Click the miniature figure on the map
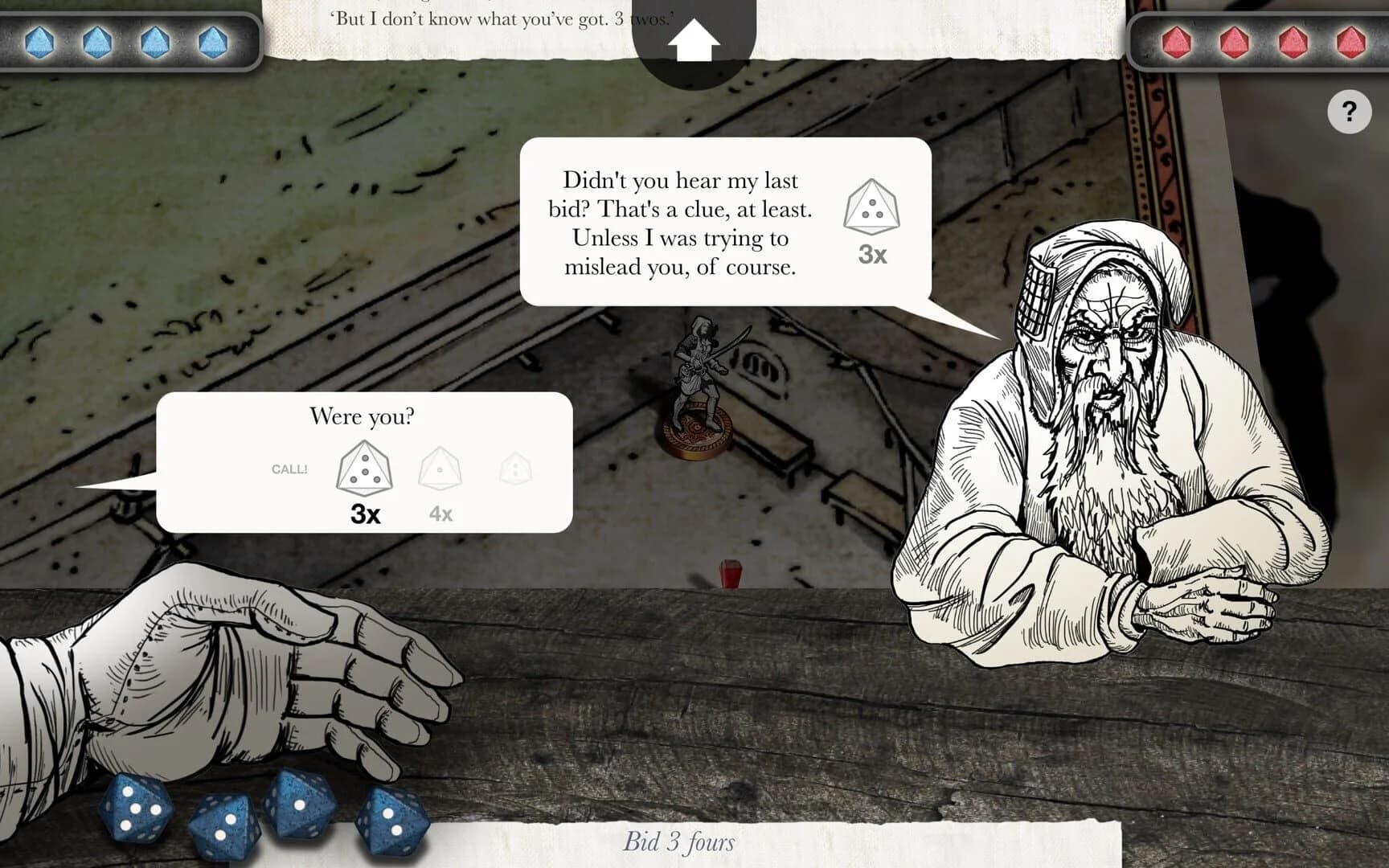Screen dimensions: 1389x868 pyautogui.click(x=699, y=378)
